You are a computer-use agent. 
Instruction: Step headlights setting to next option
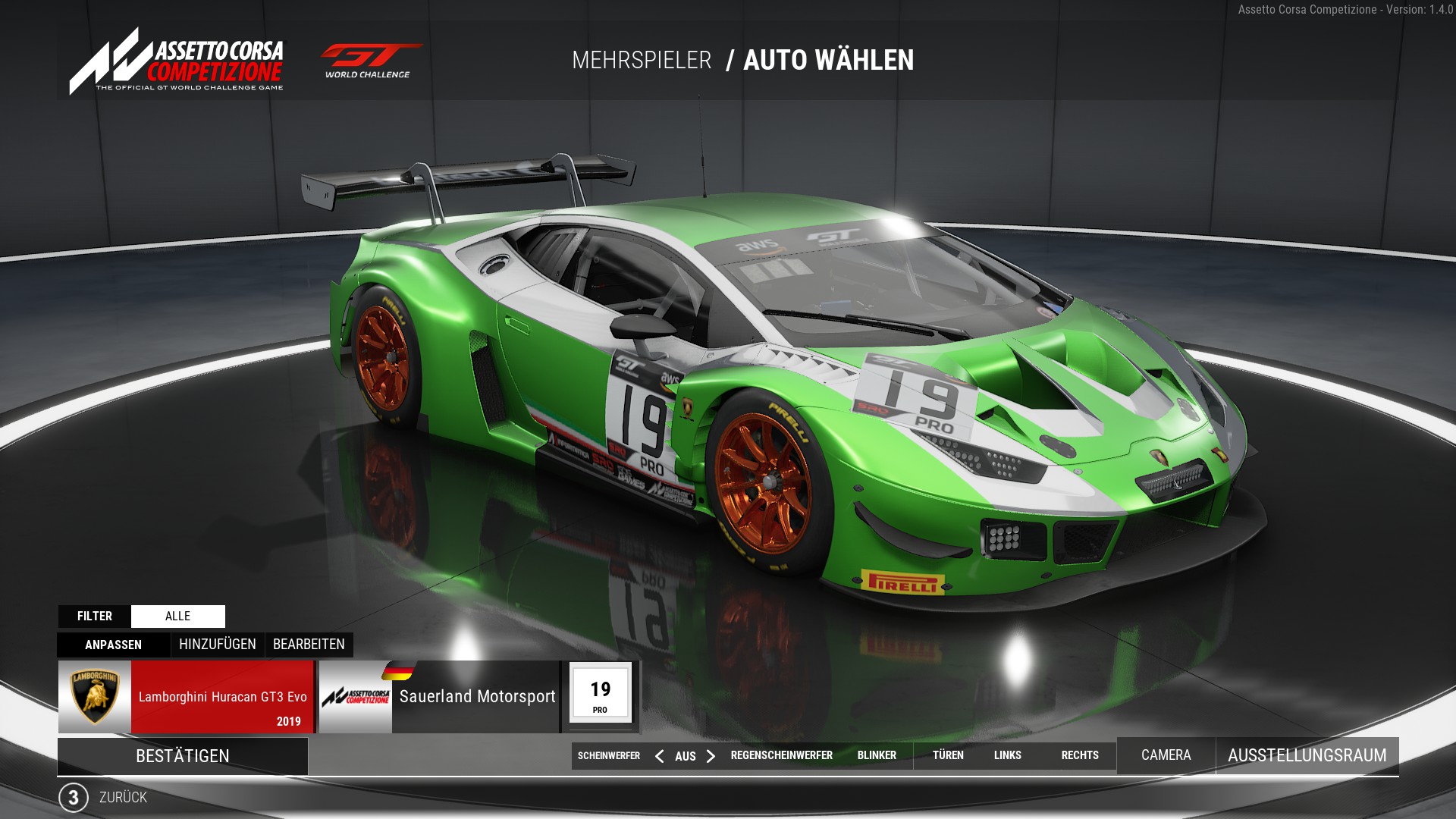click(x=711, y=756)
